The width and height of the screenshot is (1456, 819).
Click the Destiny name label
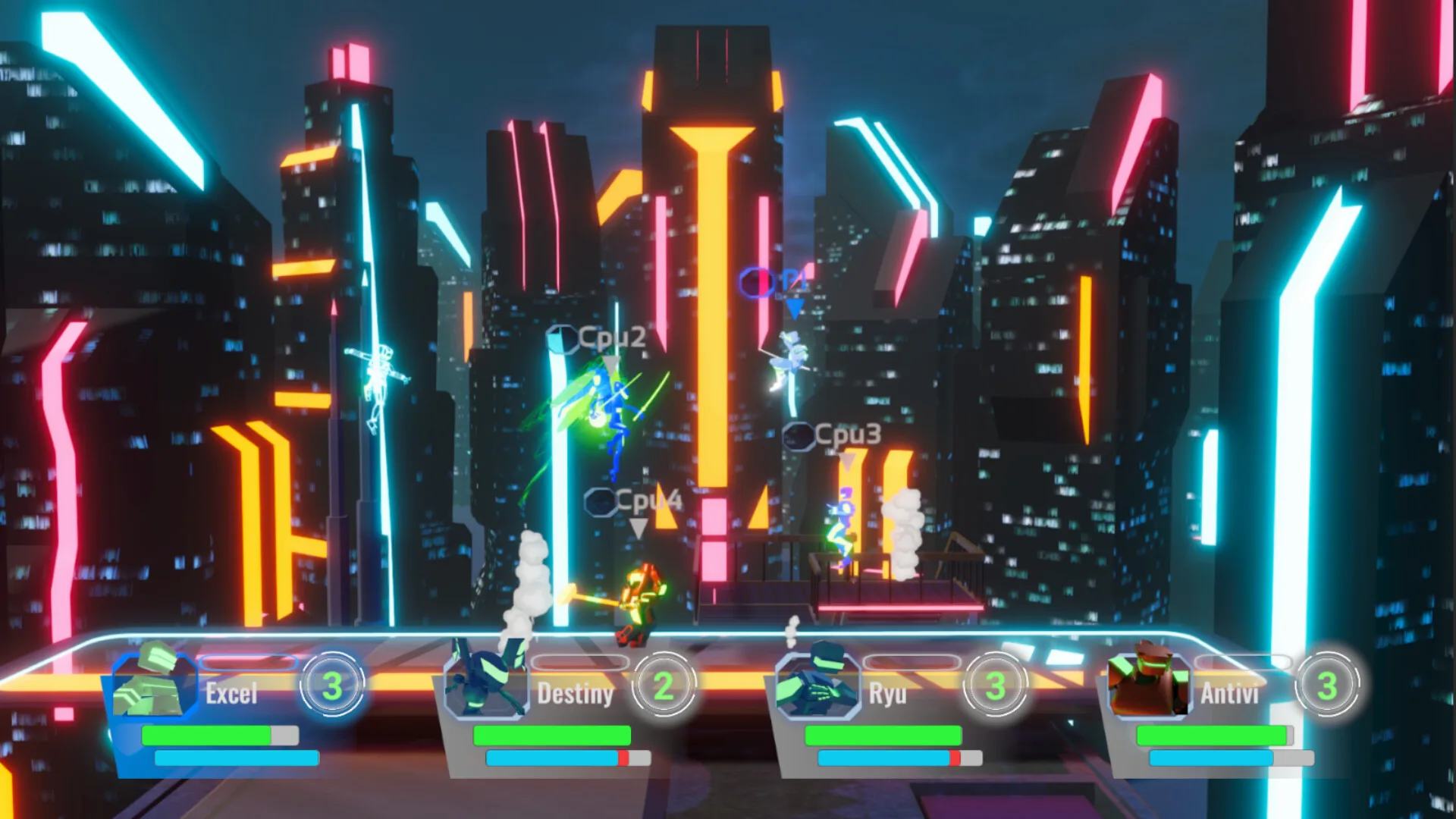pos(576,695)
